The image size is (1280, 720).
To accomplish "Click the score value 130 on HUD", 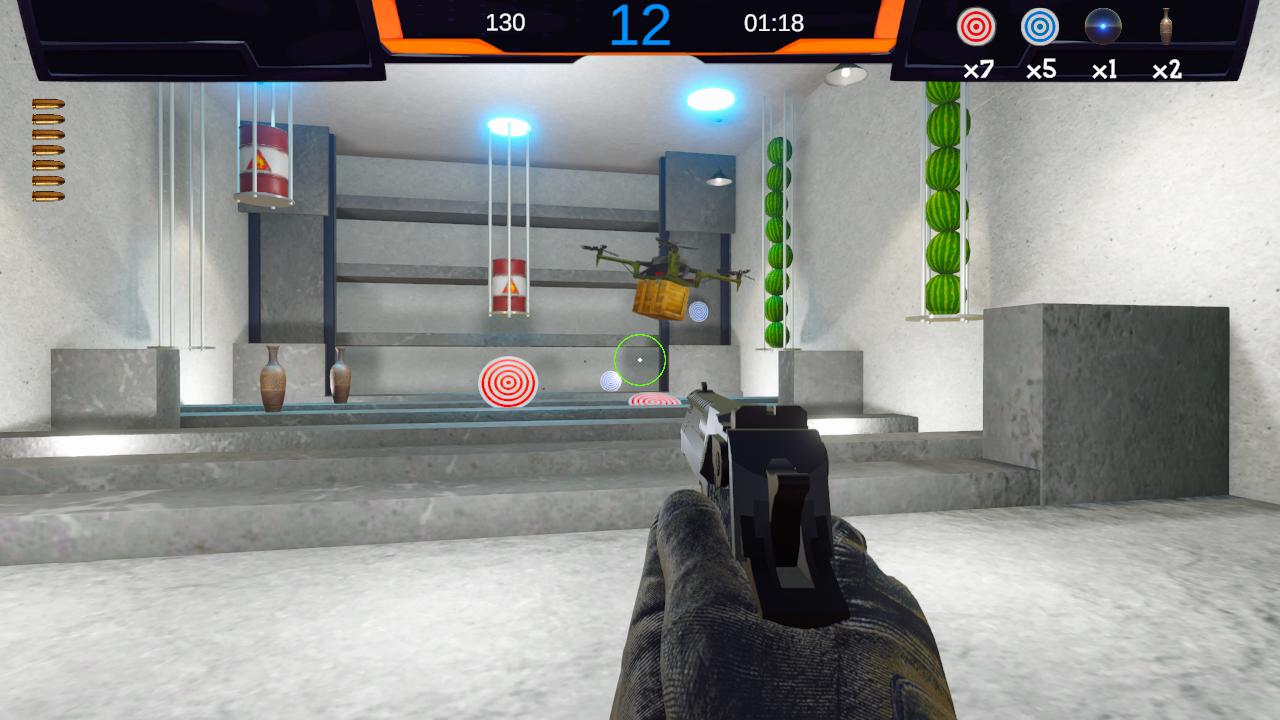I will tap(504, 22).
